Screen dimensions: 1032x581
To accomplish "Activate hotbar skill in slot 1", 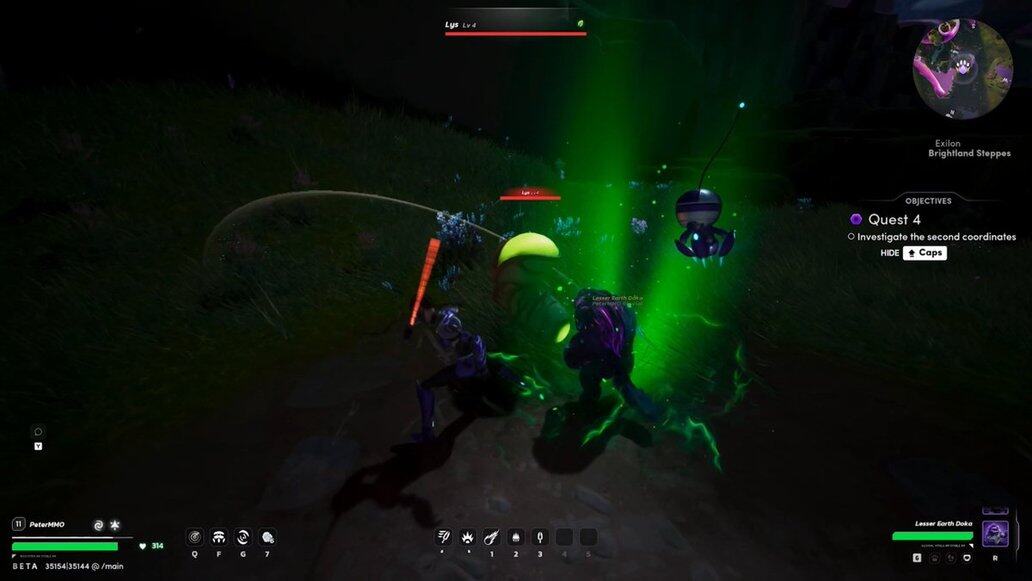I will (x=491, y=537).
